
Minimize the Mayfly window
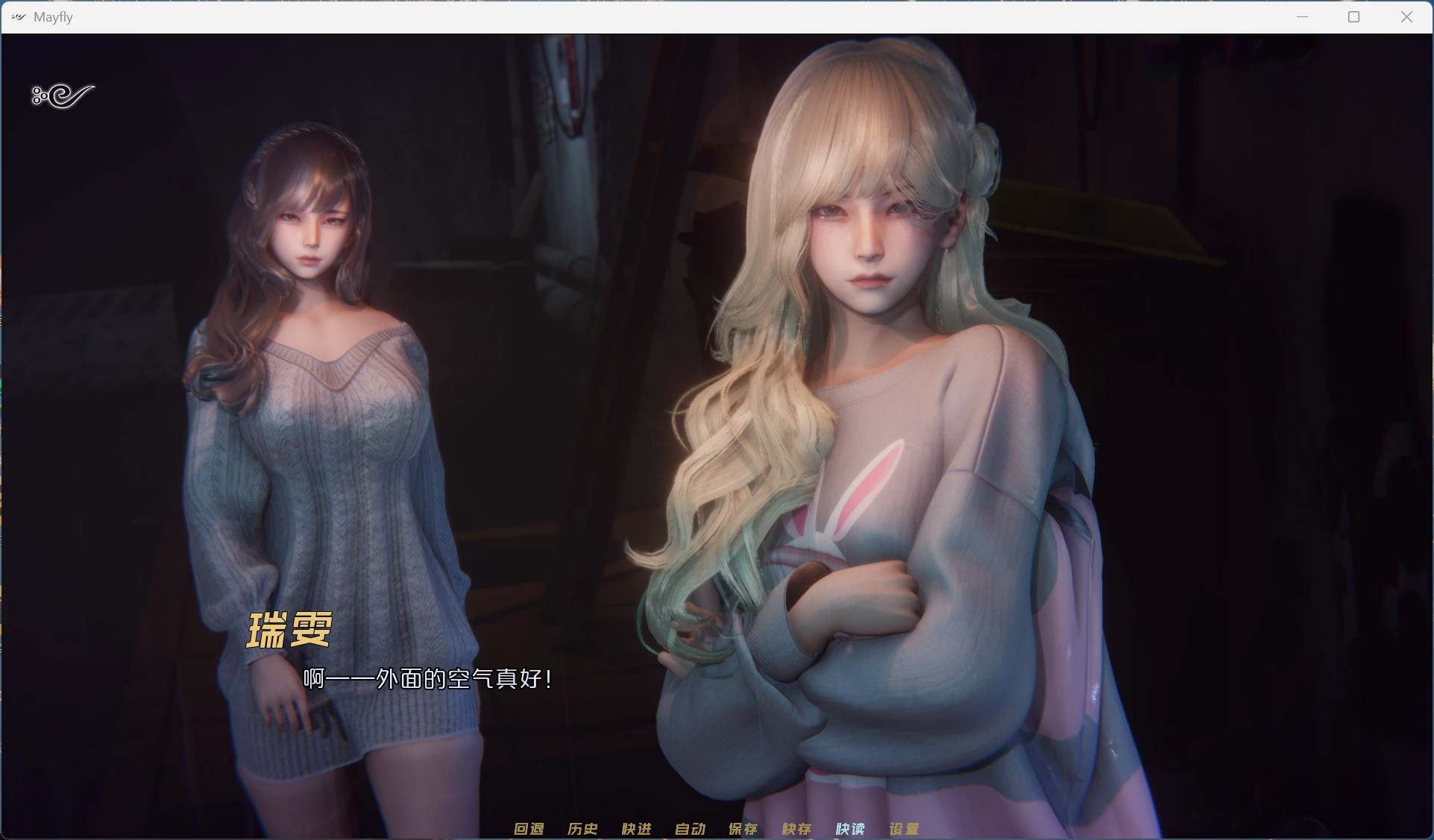[1303, 16]
